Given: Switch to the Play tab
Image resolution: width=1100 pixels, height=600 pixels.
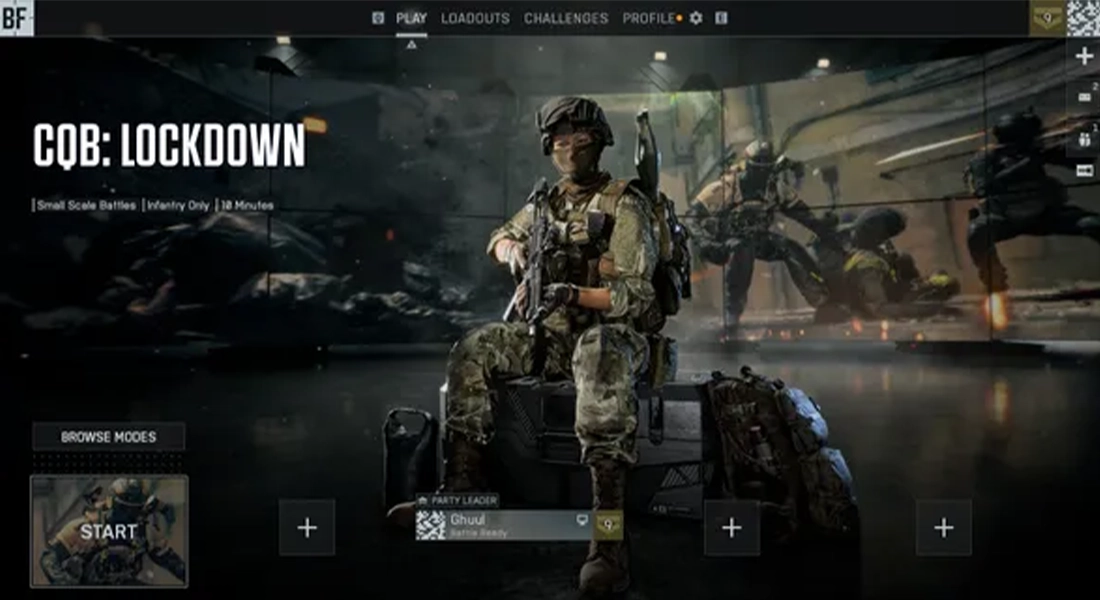Looking at the screenshot, I should pos(411,18).
